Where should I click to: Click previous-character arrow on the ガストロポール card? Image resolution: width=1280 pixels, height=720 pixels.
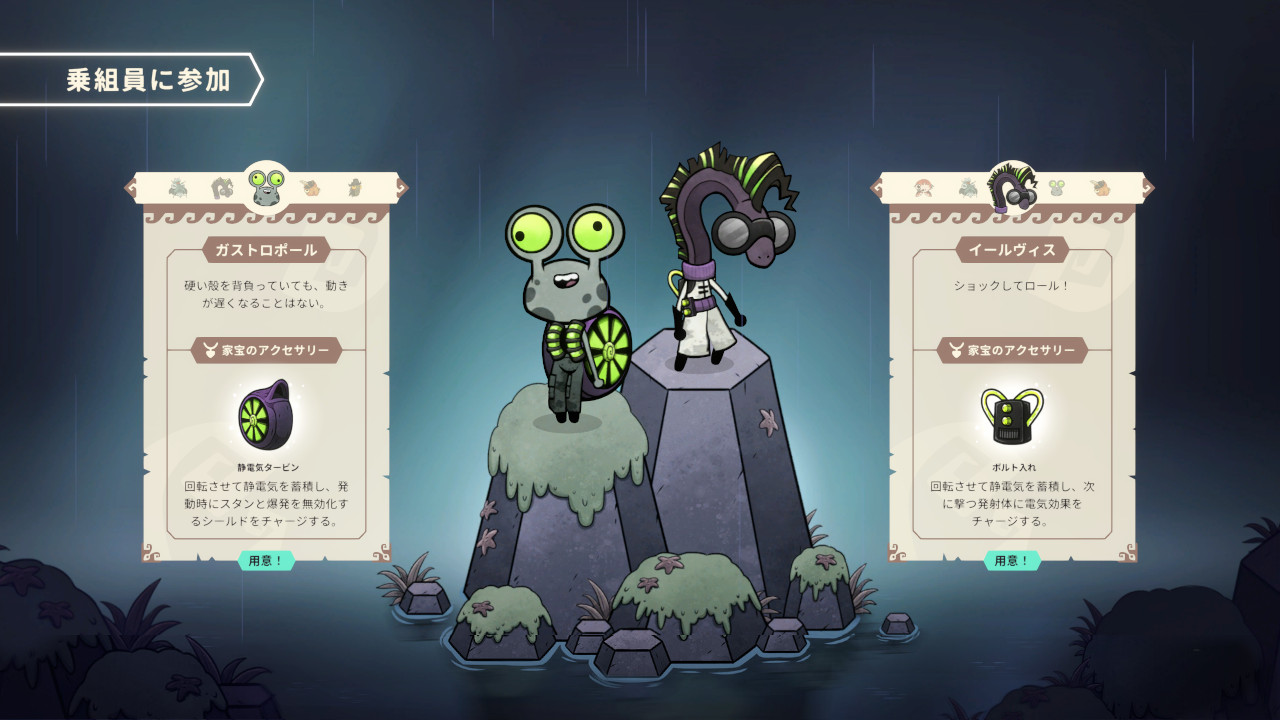[131, 187]
